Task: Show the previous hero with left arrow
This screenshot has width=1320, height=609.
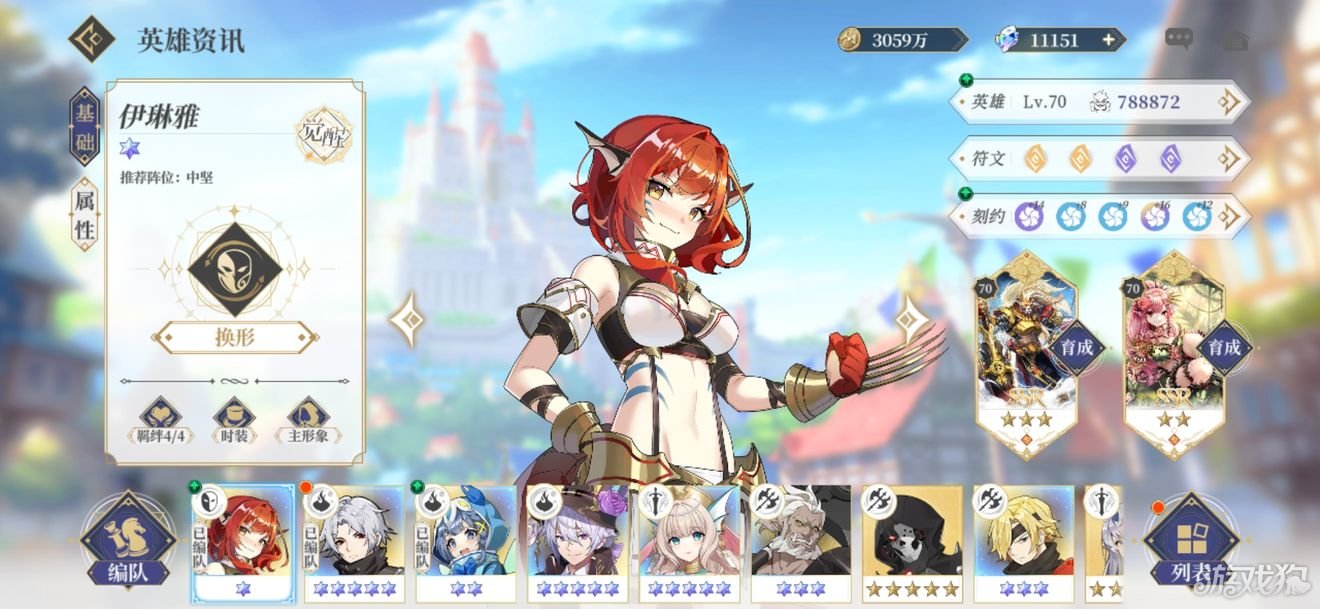Action: click(x=408, y=320)
